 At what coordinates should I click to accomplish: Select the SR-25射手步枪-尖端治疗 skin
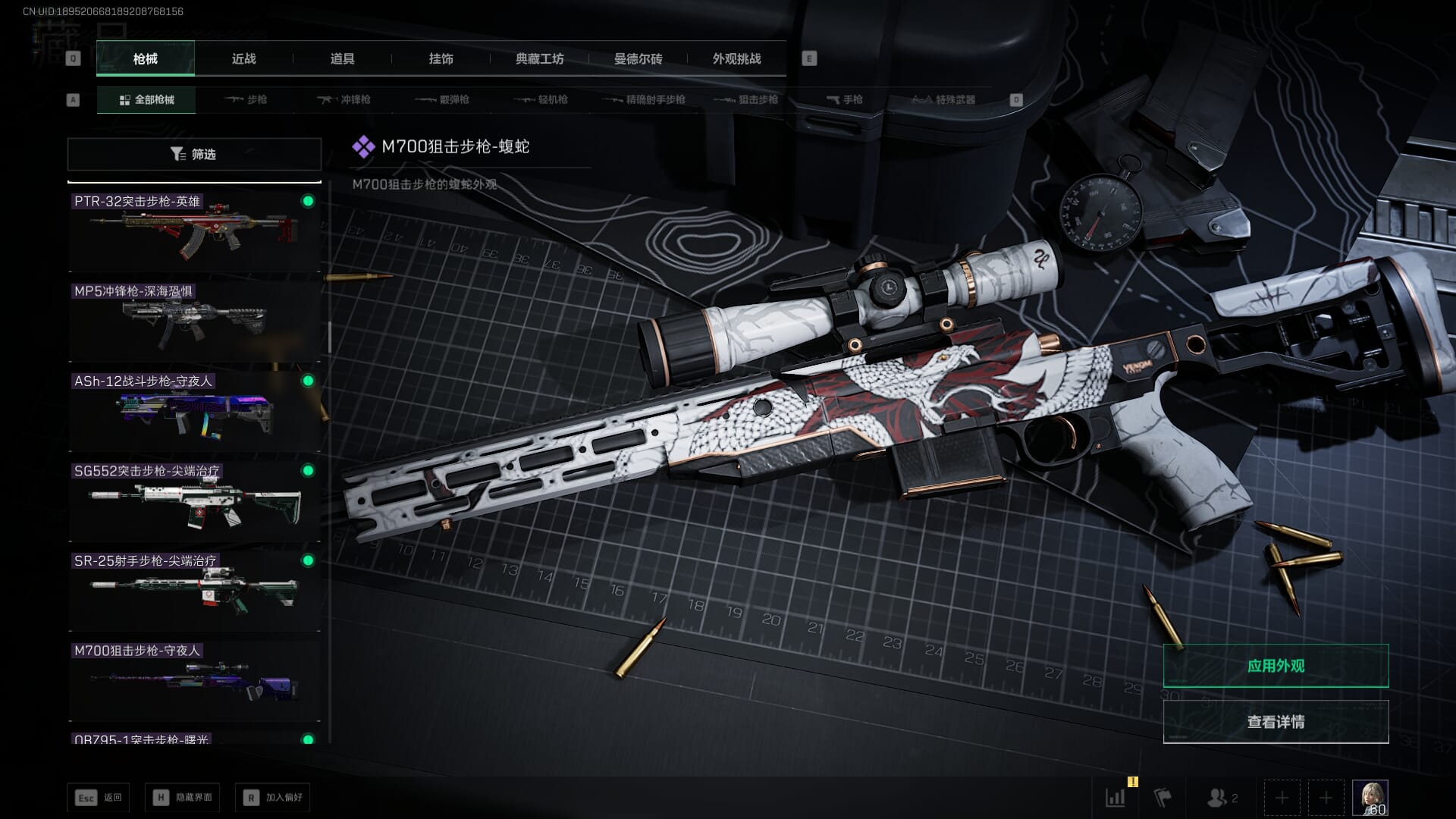pyautogui.click(x=194, y=591)
